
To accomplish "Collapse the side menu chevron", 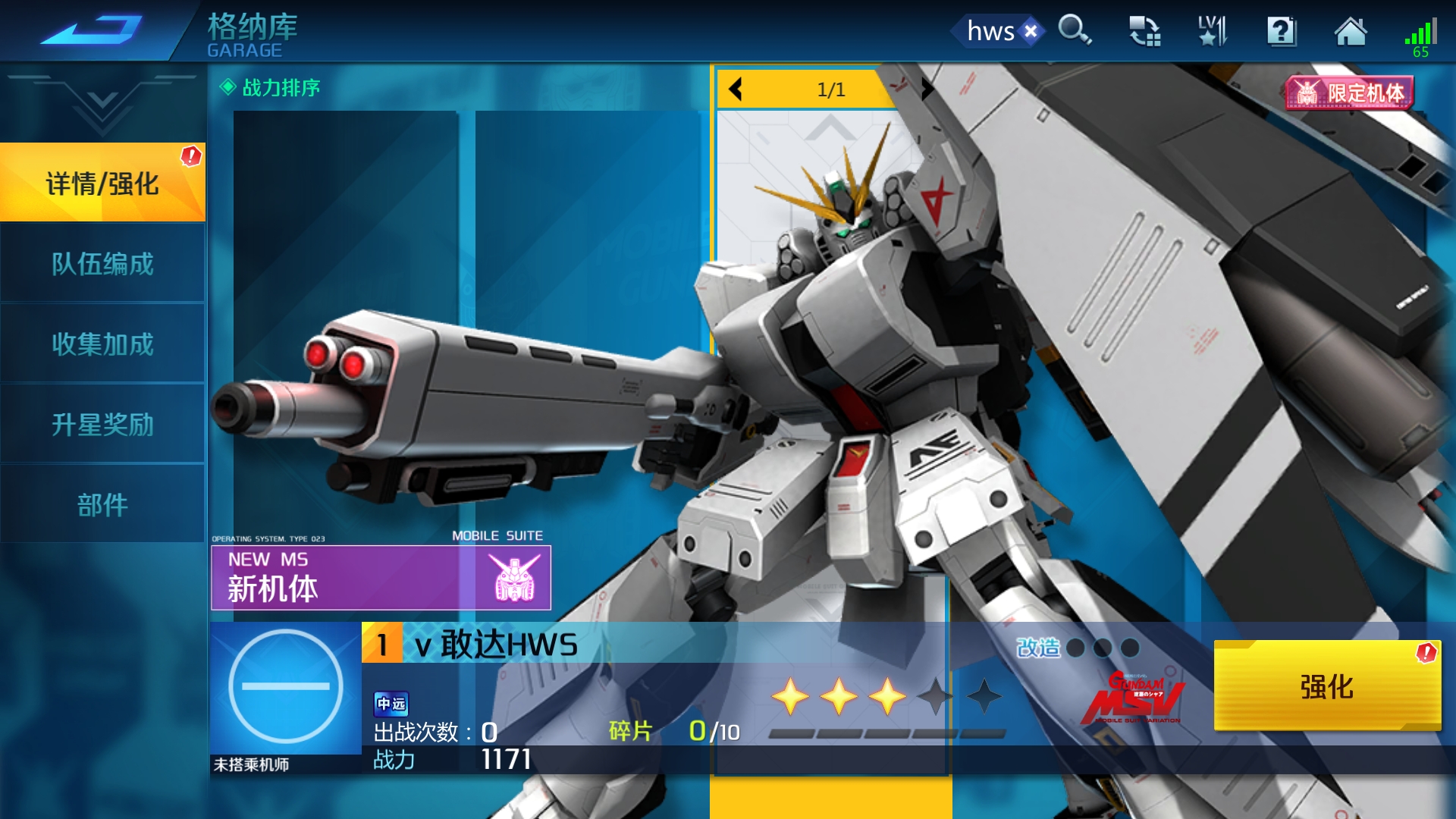I will [x=102, y=106].
